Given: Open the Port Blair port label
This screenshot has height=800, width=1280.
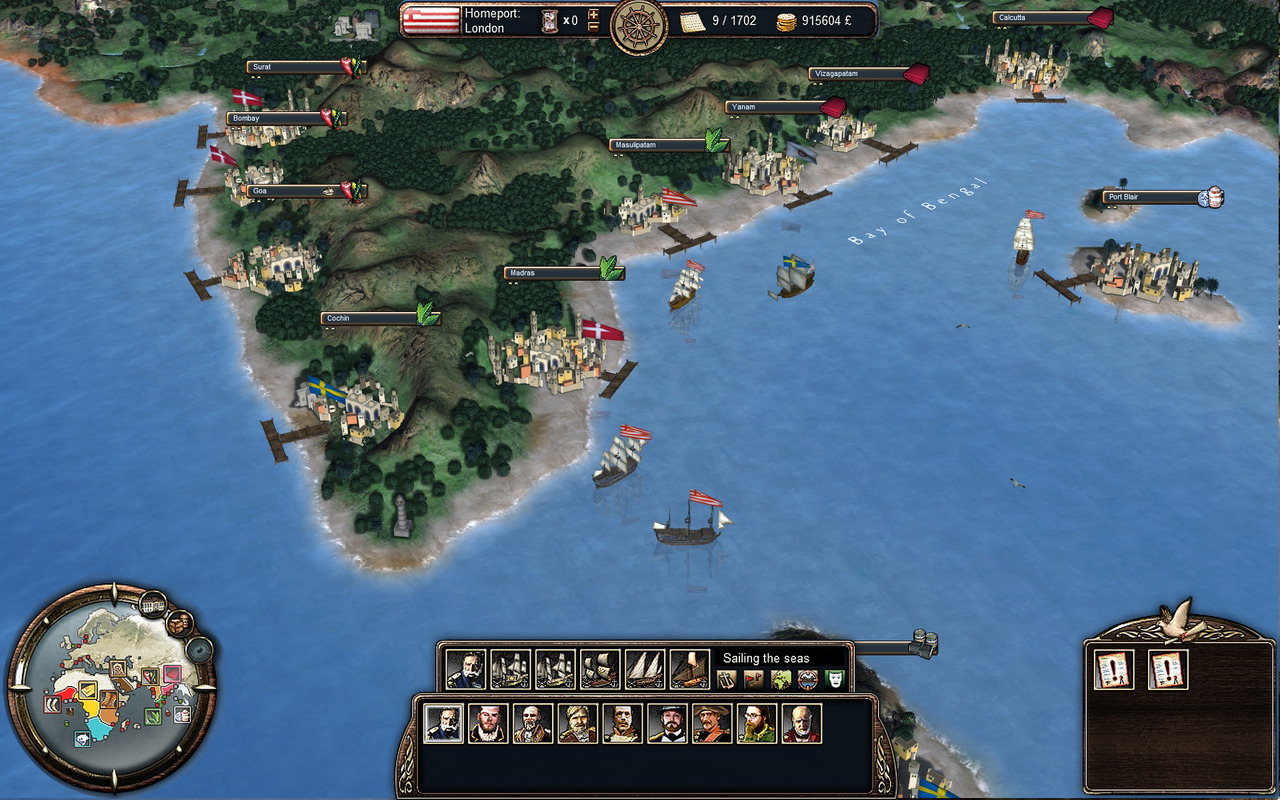Looking at the screenshot, I should click(1150, 197).
